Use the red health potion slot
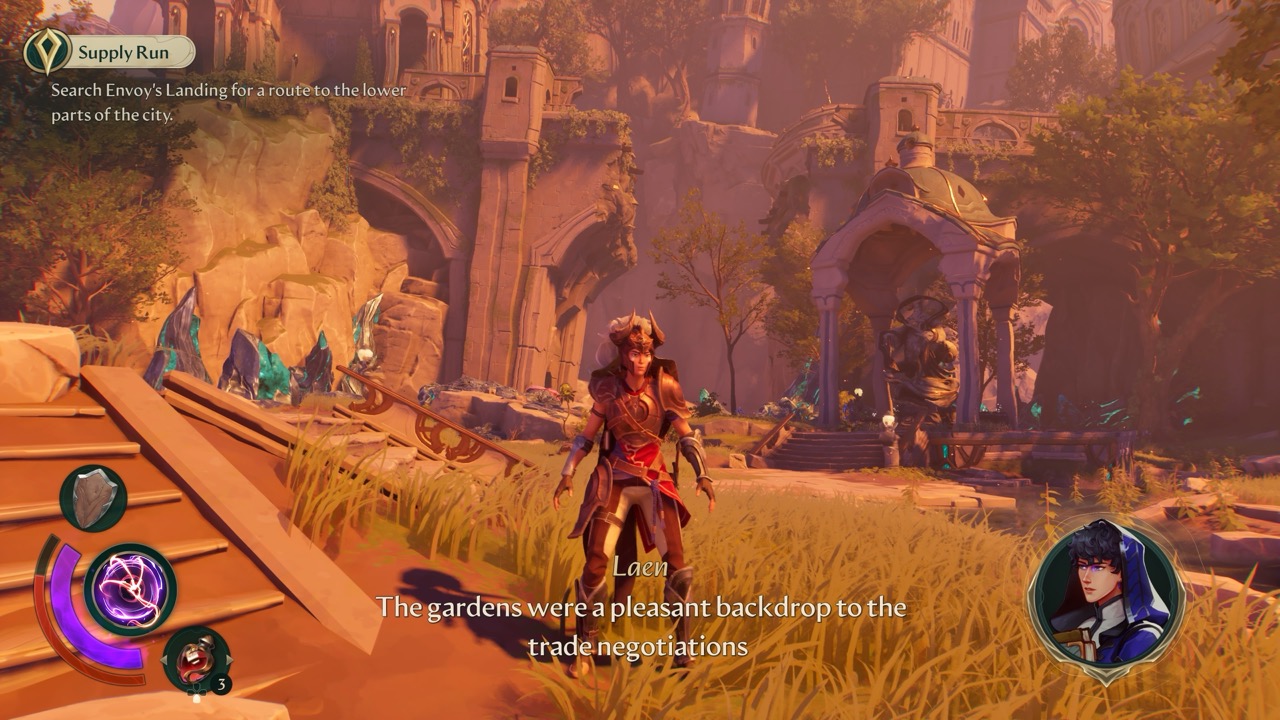Image resolution: width=1280 pixels, height=720 pixels. click(x=196, y=659)
